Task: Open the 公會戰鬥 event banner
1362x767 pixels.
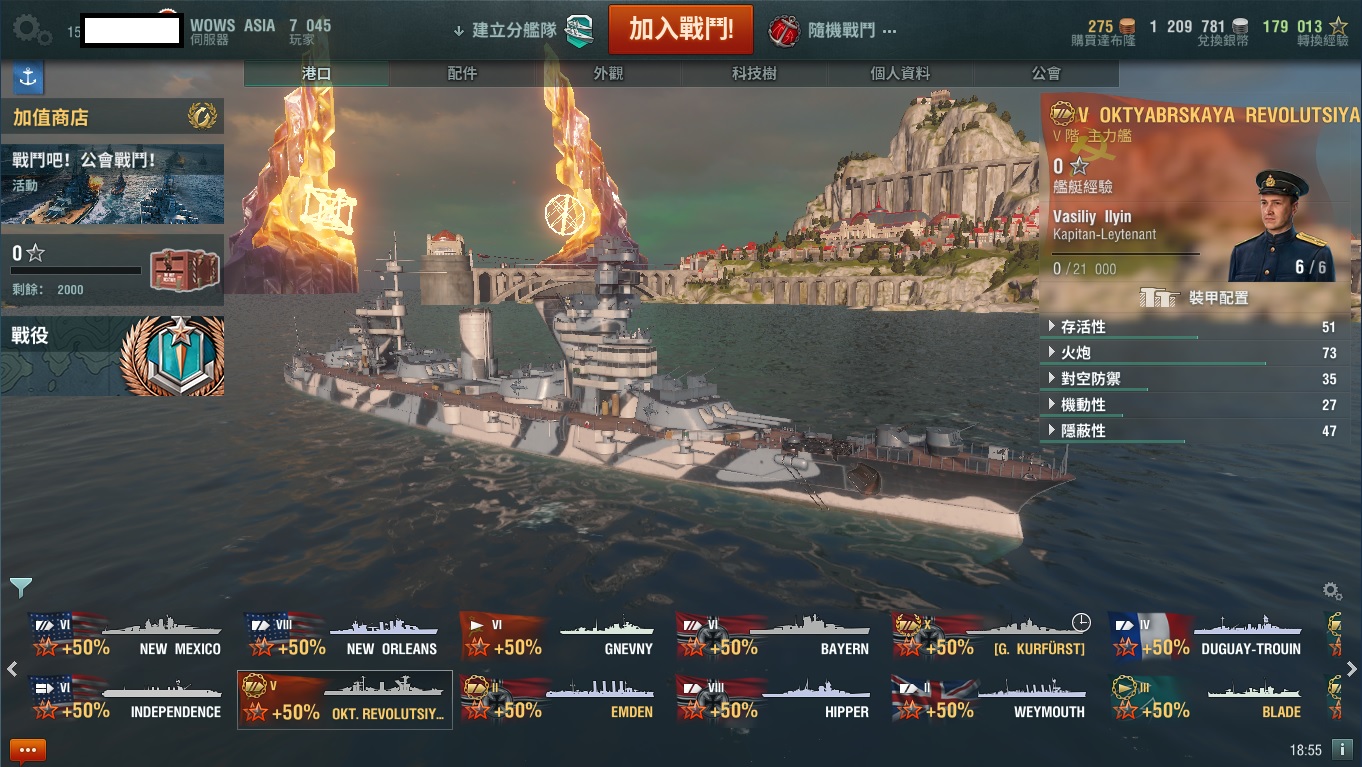Action: (112, 184)
